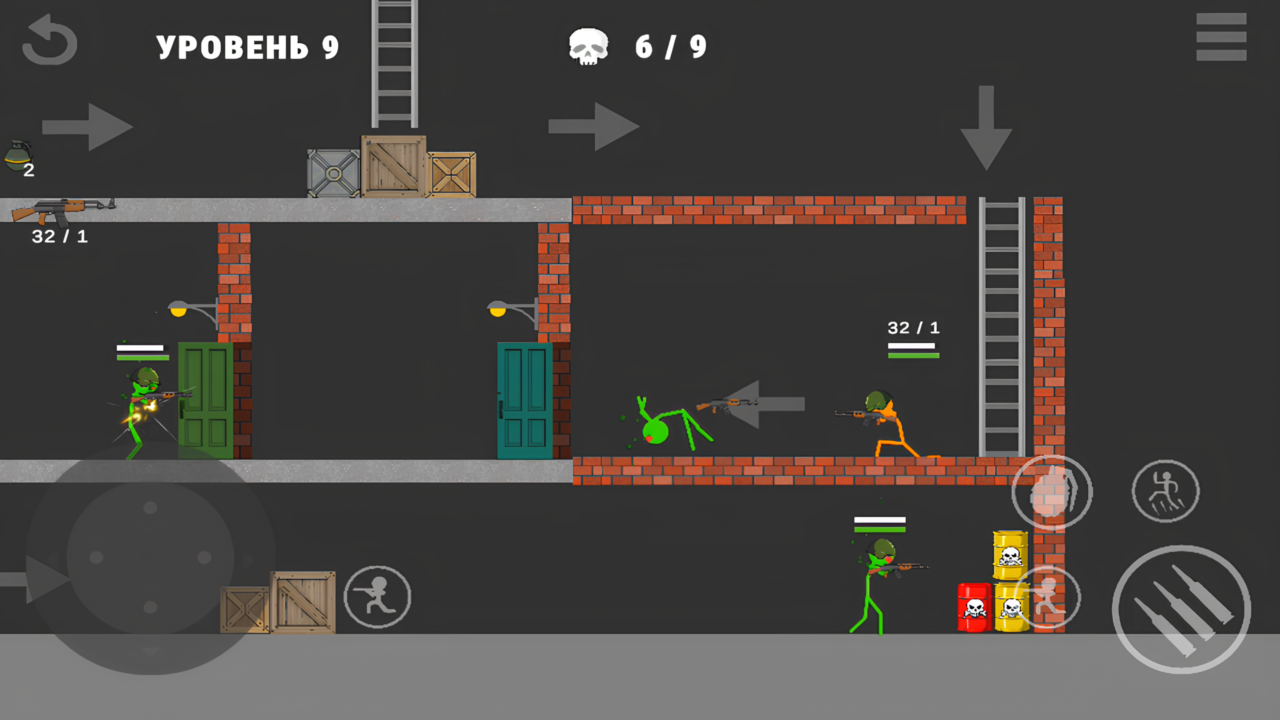This screenshot has height=720, width=1280.
Task: Tap the grenade throw button
Action: pyautogui.click(x=1051, y=491)
